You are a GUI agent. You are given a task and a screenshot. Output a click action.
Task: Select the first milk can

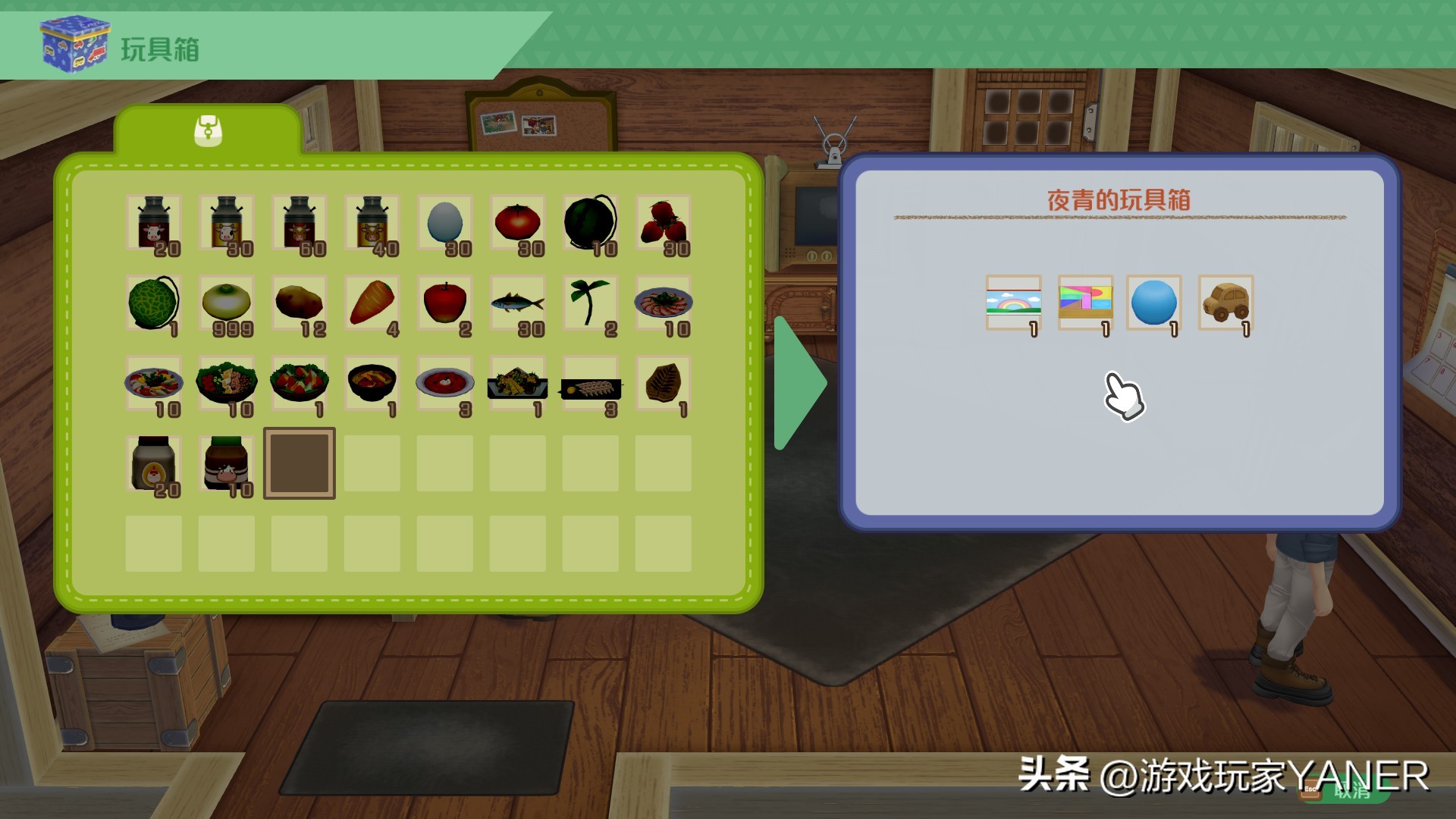153,224
